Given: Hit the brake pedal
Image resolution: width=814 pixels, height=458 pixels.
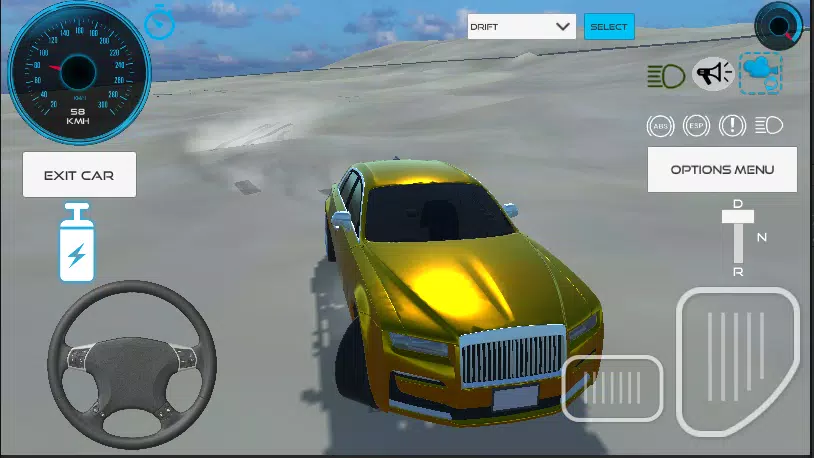Looking at the screenshot, I should click(x=612, y=388).
